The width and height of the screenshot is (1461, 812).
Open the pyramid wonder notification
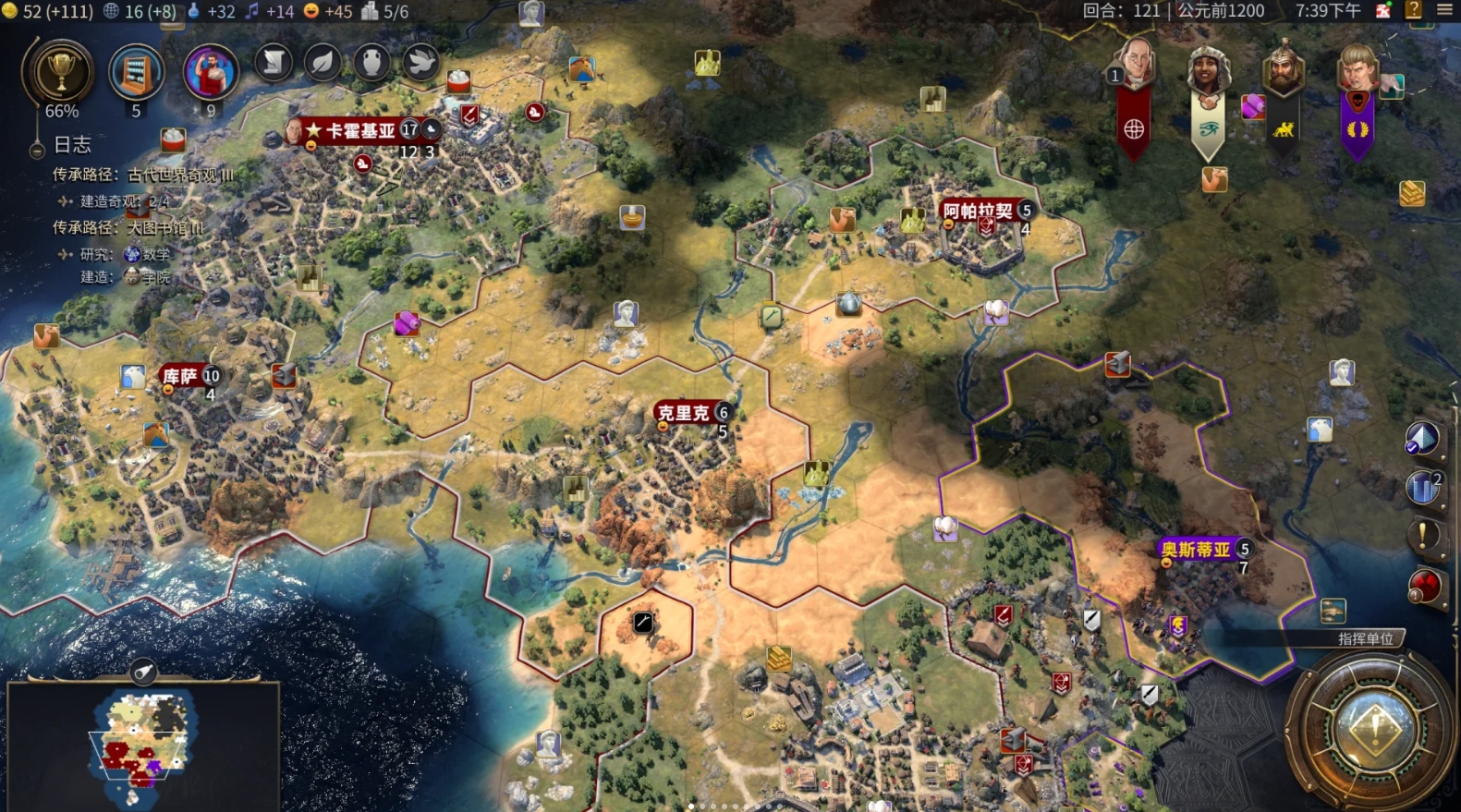[1421, 439]
